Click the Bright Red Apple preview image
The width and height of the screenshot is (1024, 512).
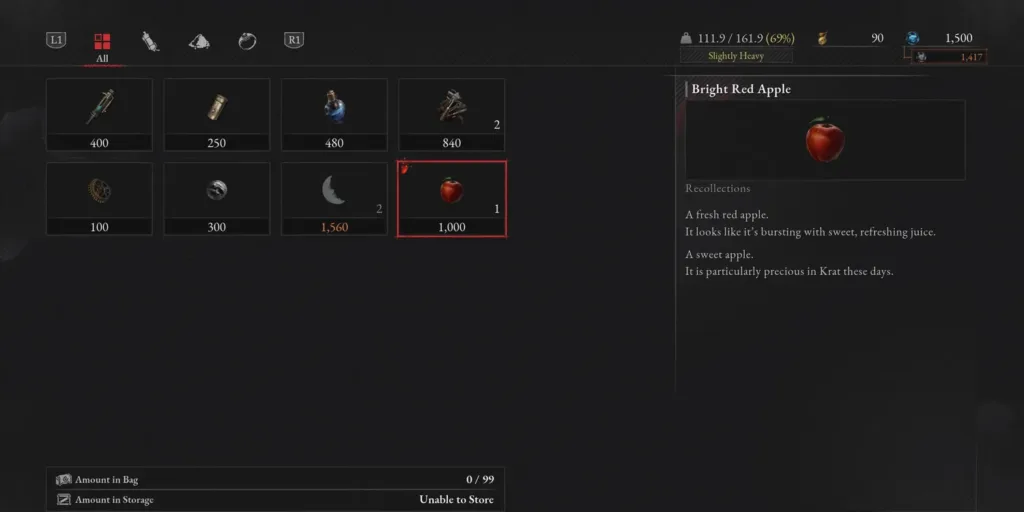tap(825, 140)
